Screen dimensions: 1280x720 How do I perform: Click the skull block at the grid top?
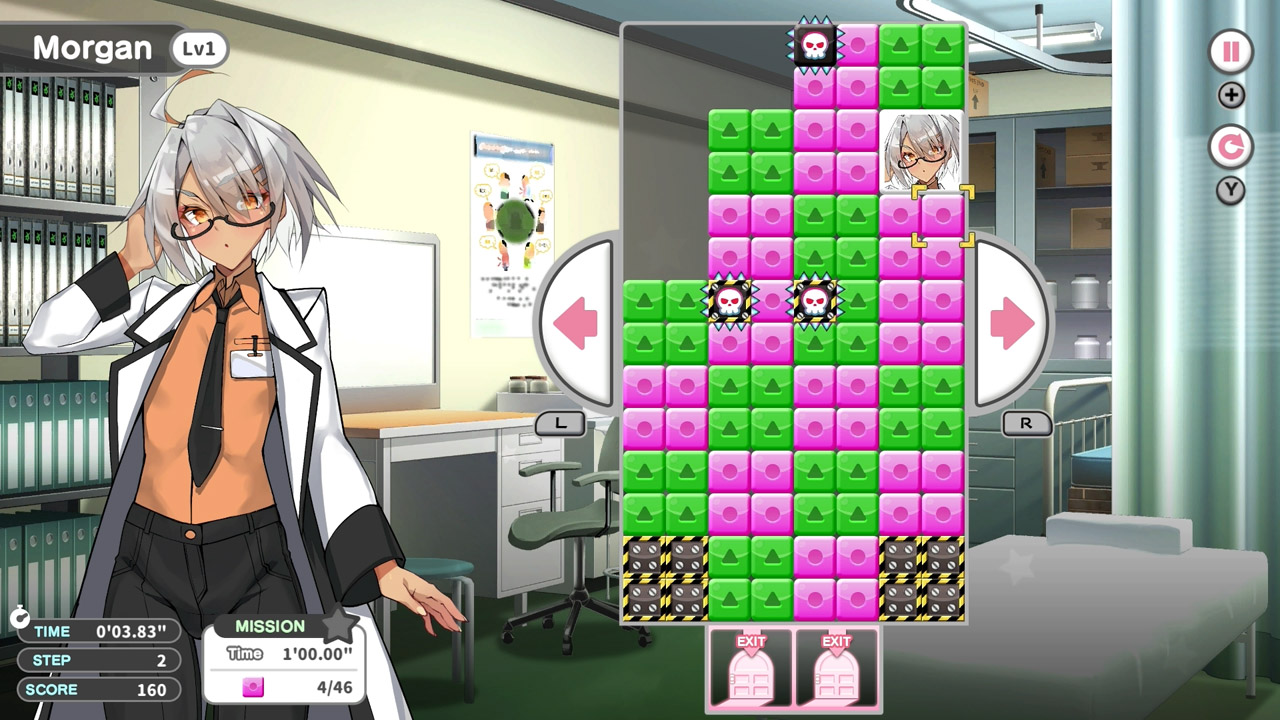click(815, 45)
